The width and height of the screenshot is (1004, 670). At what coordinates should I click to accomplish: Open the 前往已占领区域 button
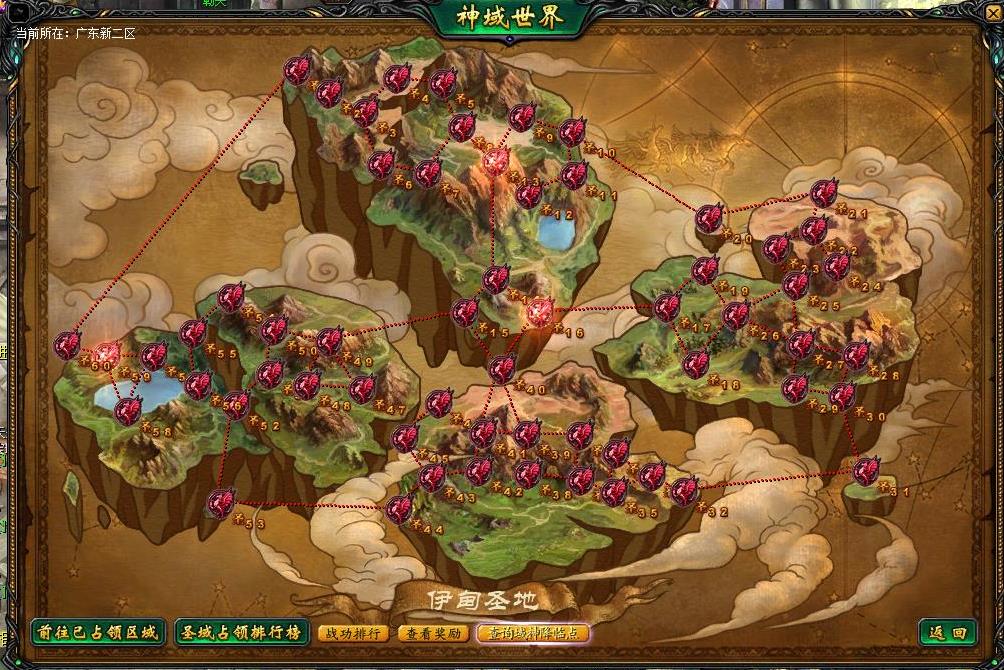96,633
